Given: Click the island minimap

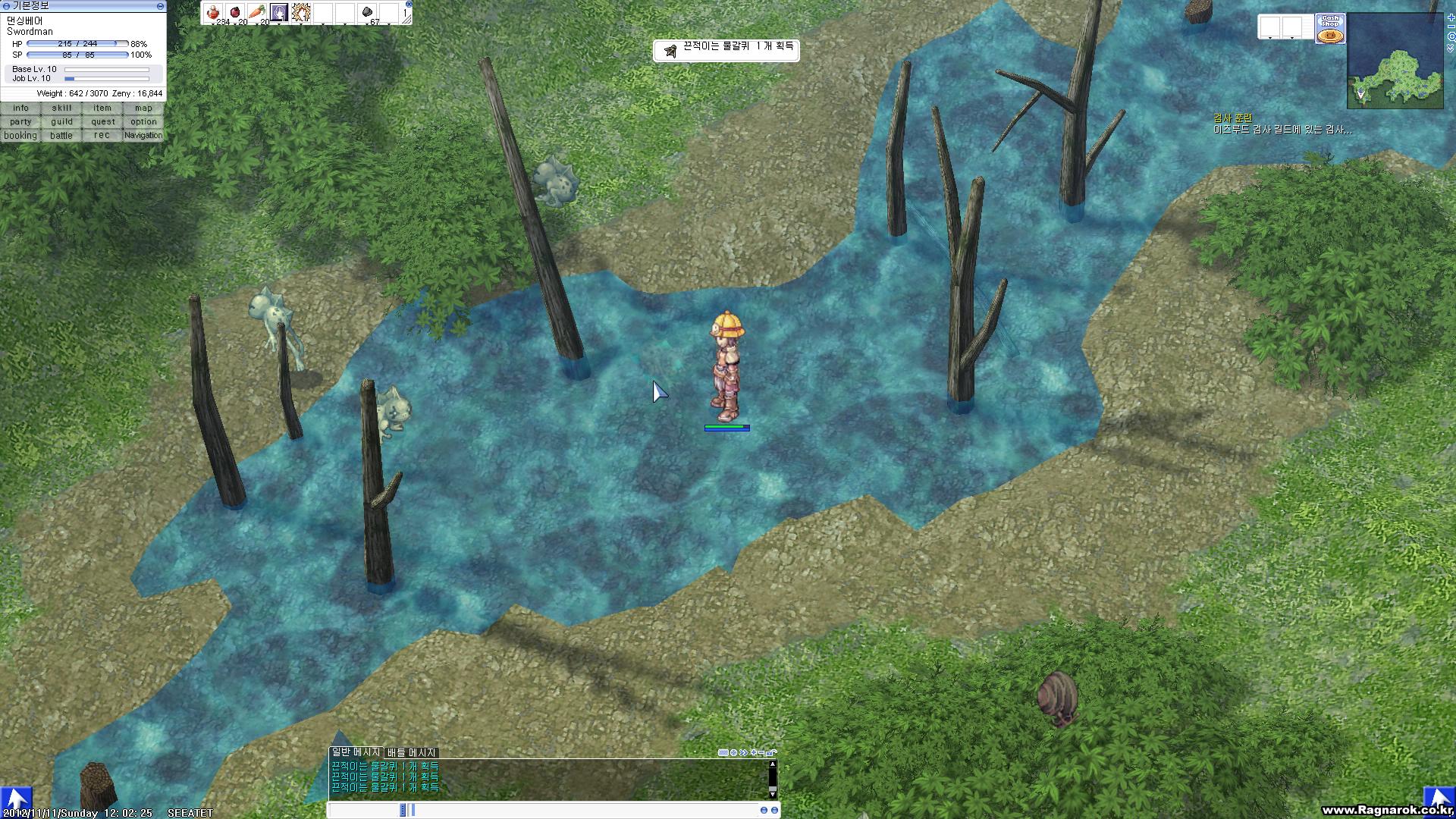Looking at the screenshot, I should click(x=1395, y=61).
